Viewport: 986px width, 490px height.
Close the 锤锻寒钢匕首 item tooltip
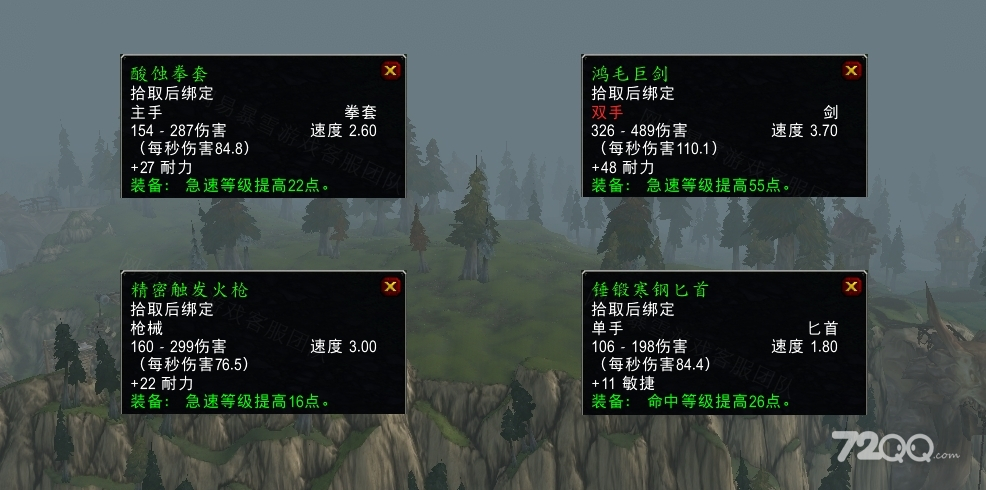(851, 287)
